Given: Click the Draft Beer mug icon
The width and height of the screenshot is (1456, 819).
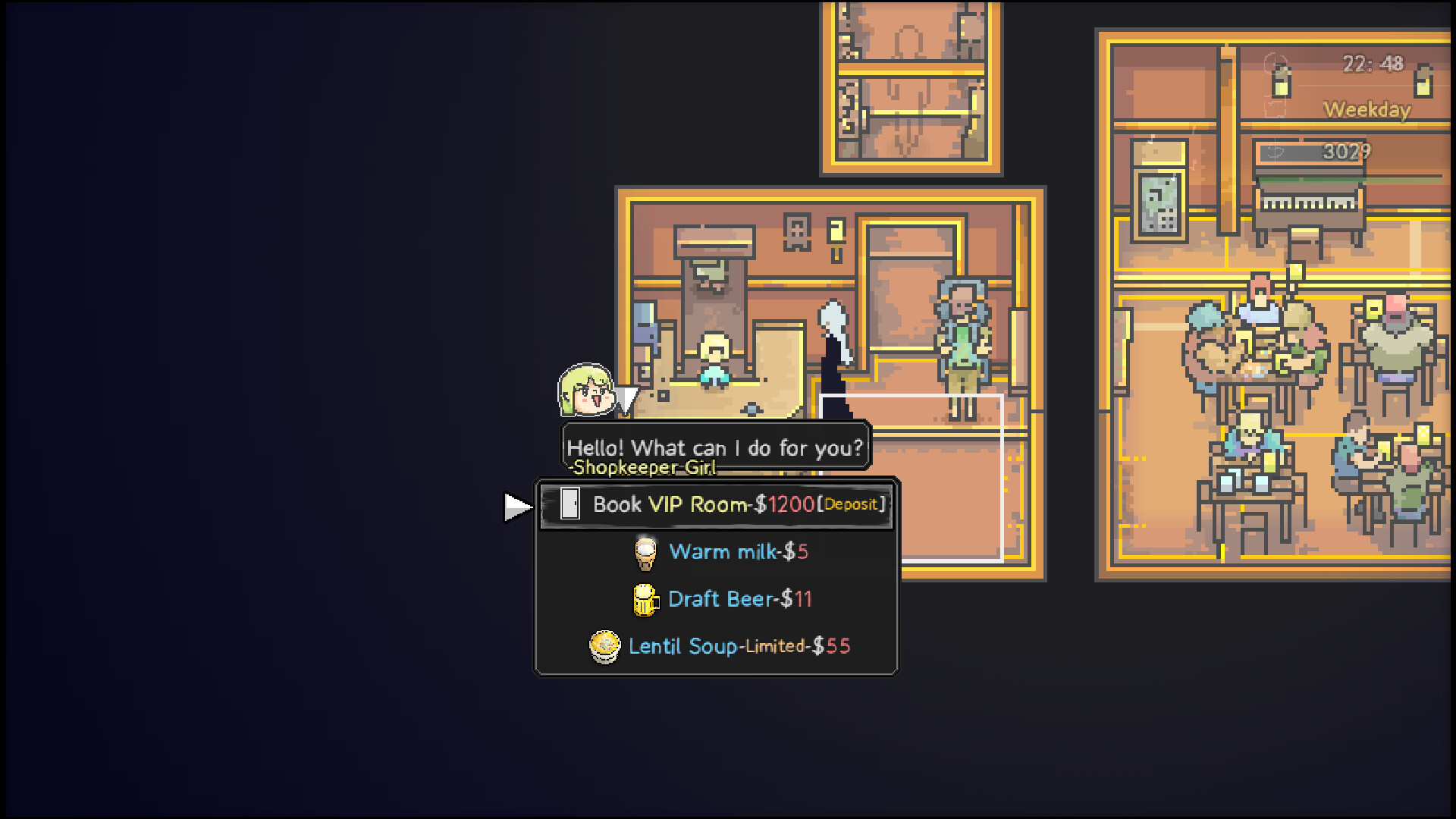Looking at the screenshot, I should tap(645, 598).
